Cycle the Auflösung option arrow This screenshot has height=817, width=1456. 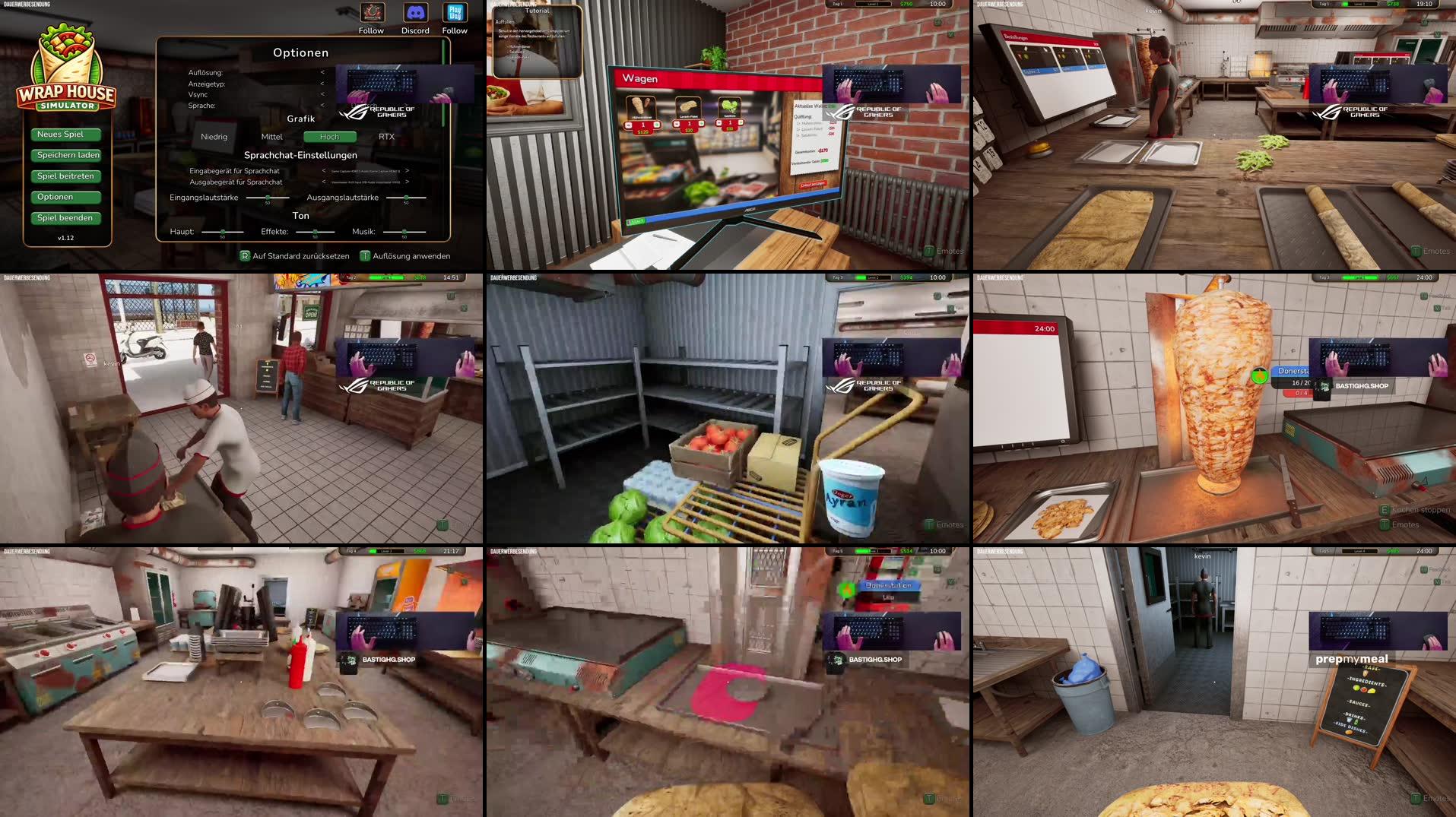[x=322, y=72]
